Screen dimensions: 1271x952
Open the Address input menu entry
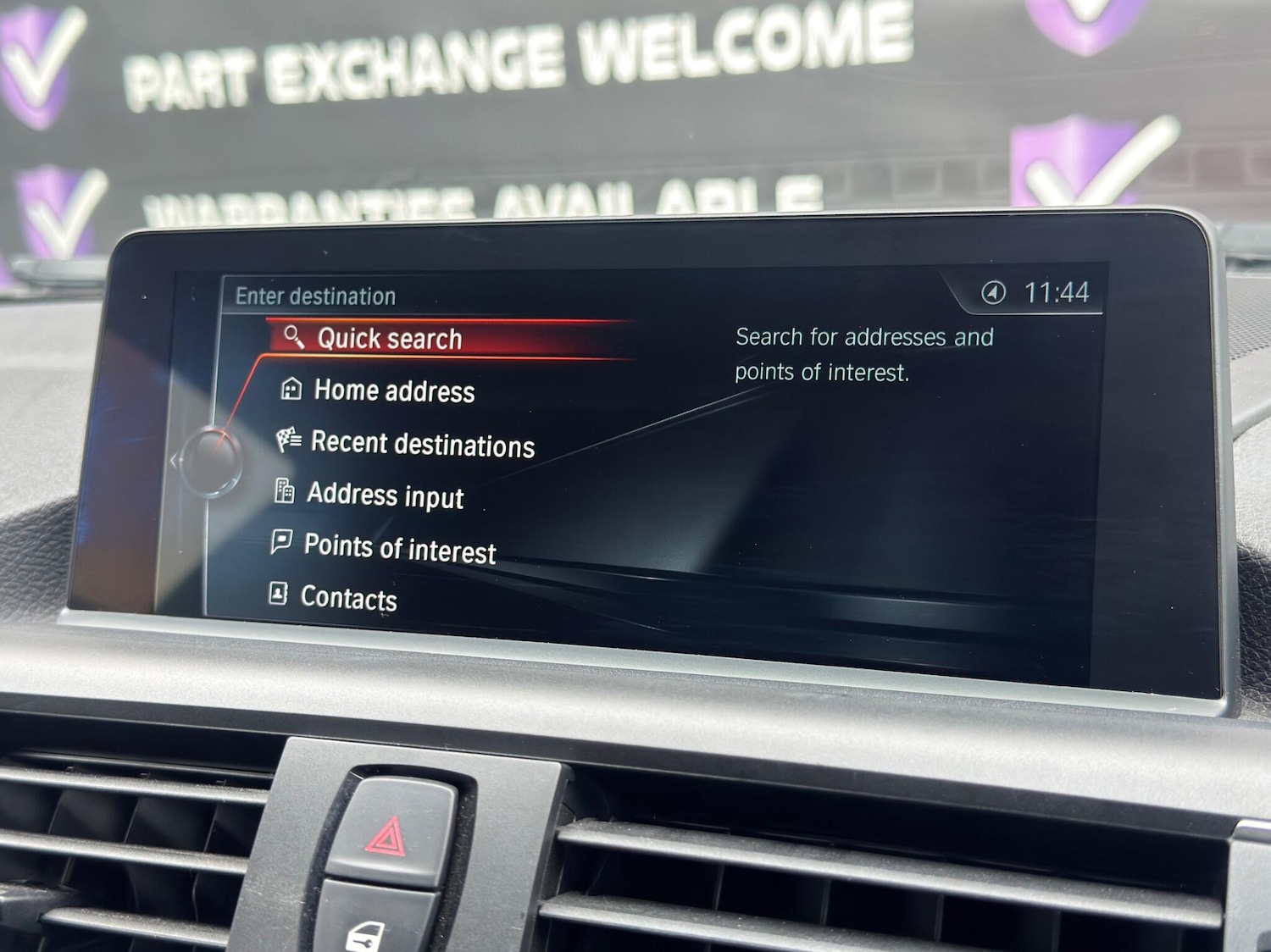[x=386, y=495]
